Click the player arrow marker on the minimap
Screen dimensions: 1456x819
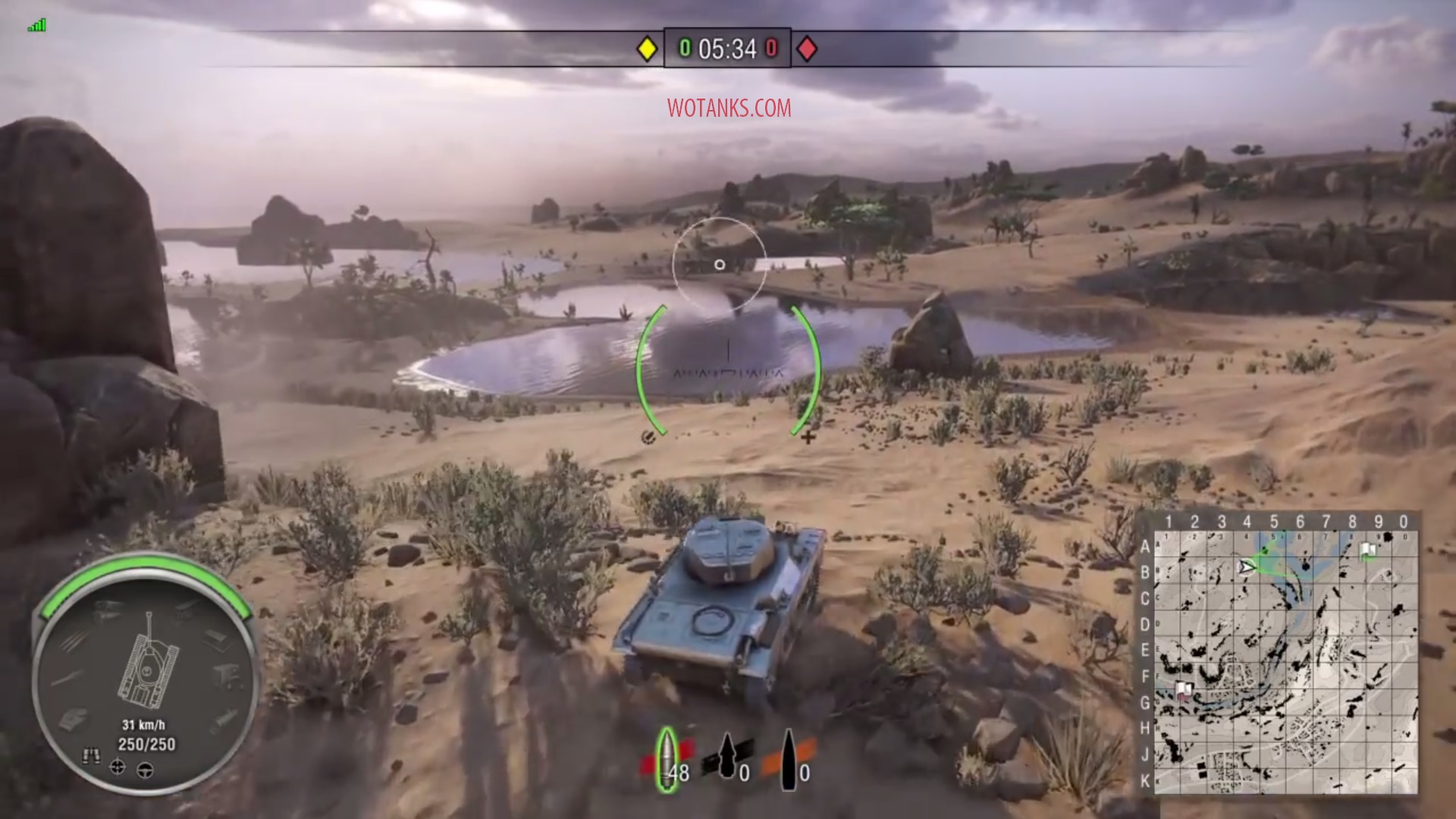pos(1246,566)
